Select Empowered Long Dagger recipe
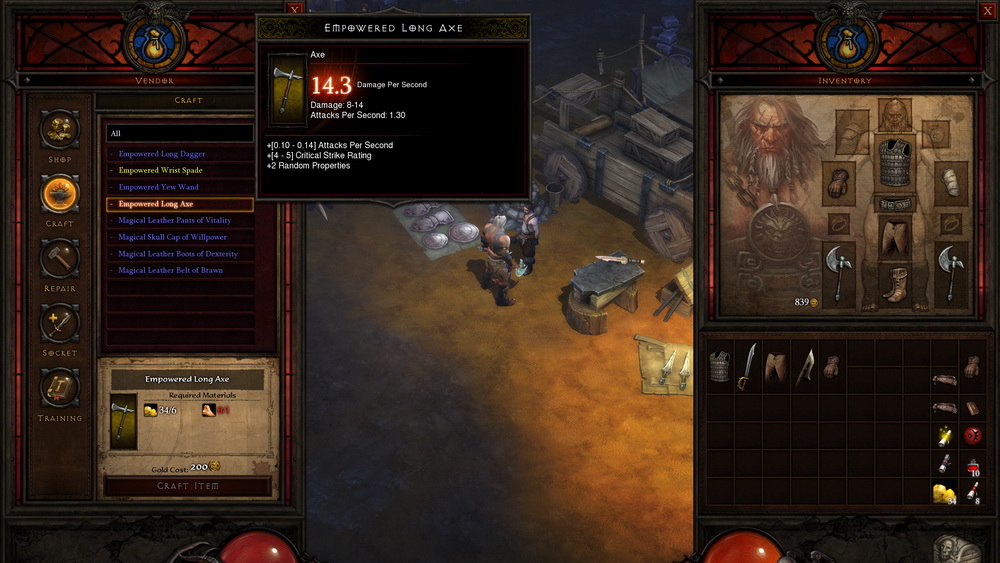 pyautogui.click(x=162, y=154)
